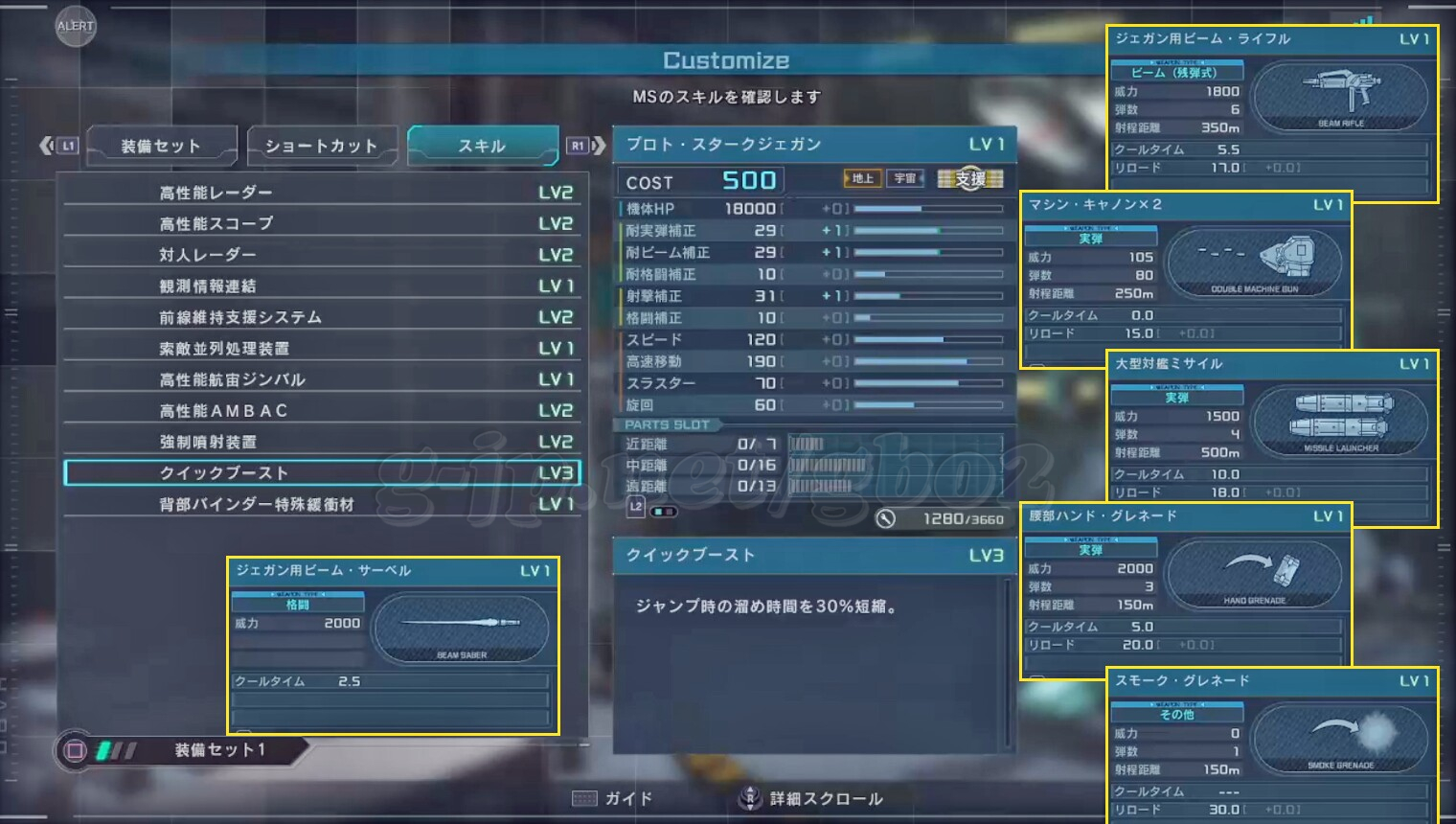Choose 高性能航宙ジンバル from the list

(321, 379)
